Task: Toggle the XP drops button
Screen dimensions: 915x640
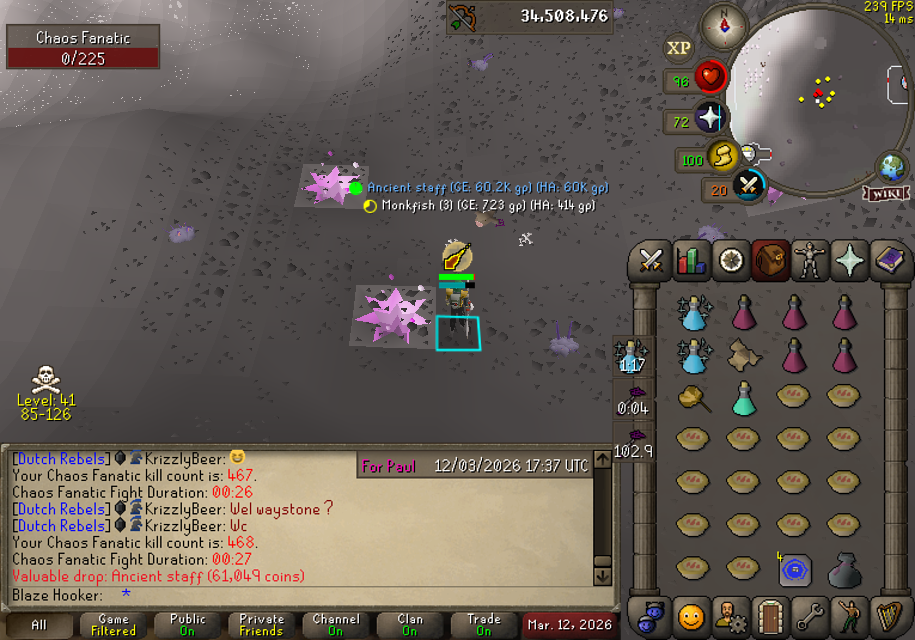Action: point(678,48)
